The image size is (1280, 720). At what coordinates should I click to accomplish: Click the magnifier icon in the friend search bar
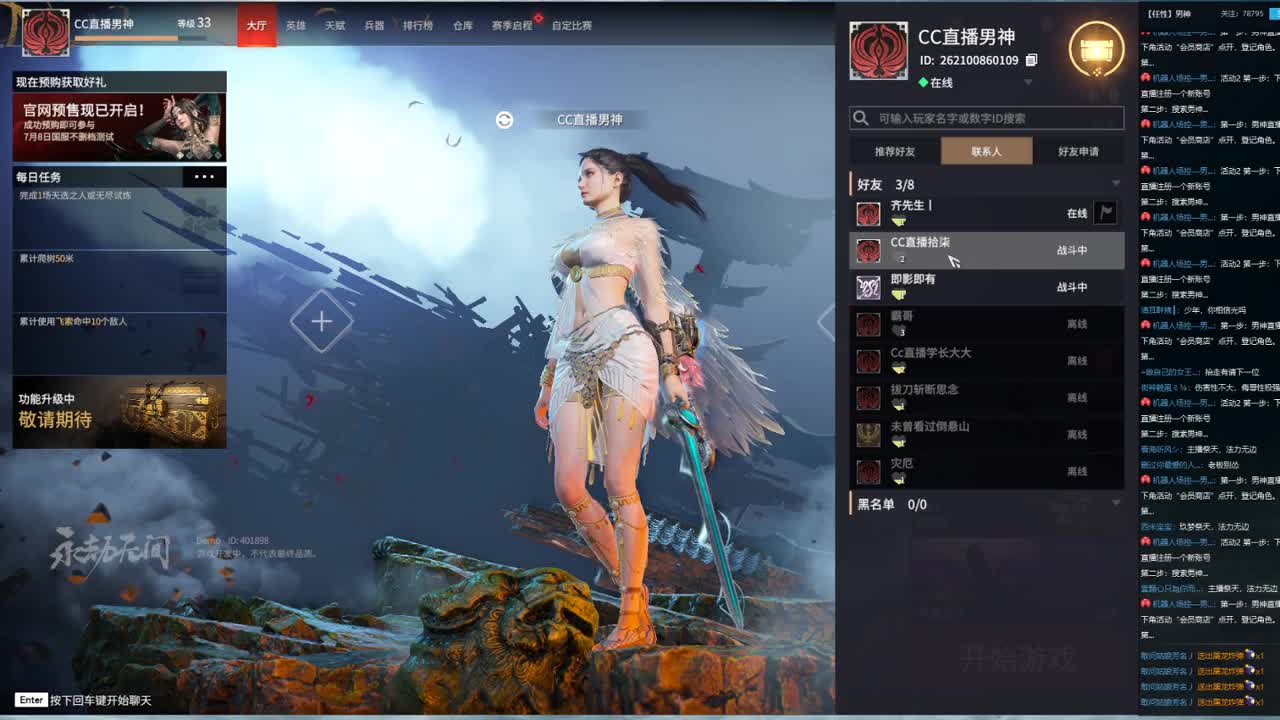point(861,117)
